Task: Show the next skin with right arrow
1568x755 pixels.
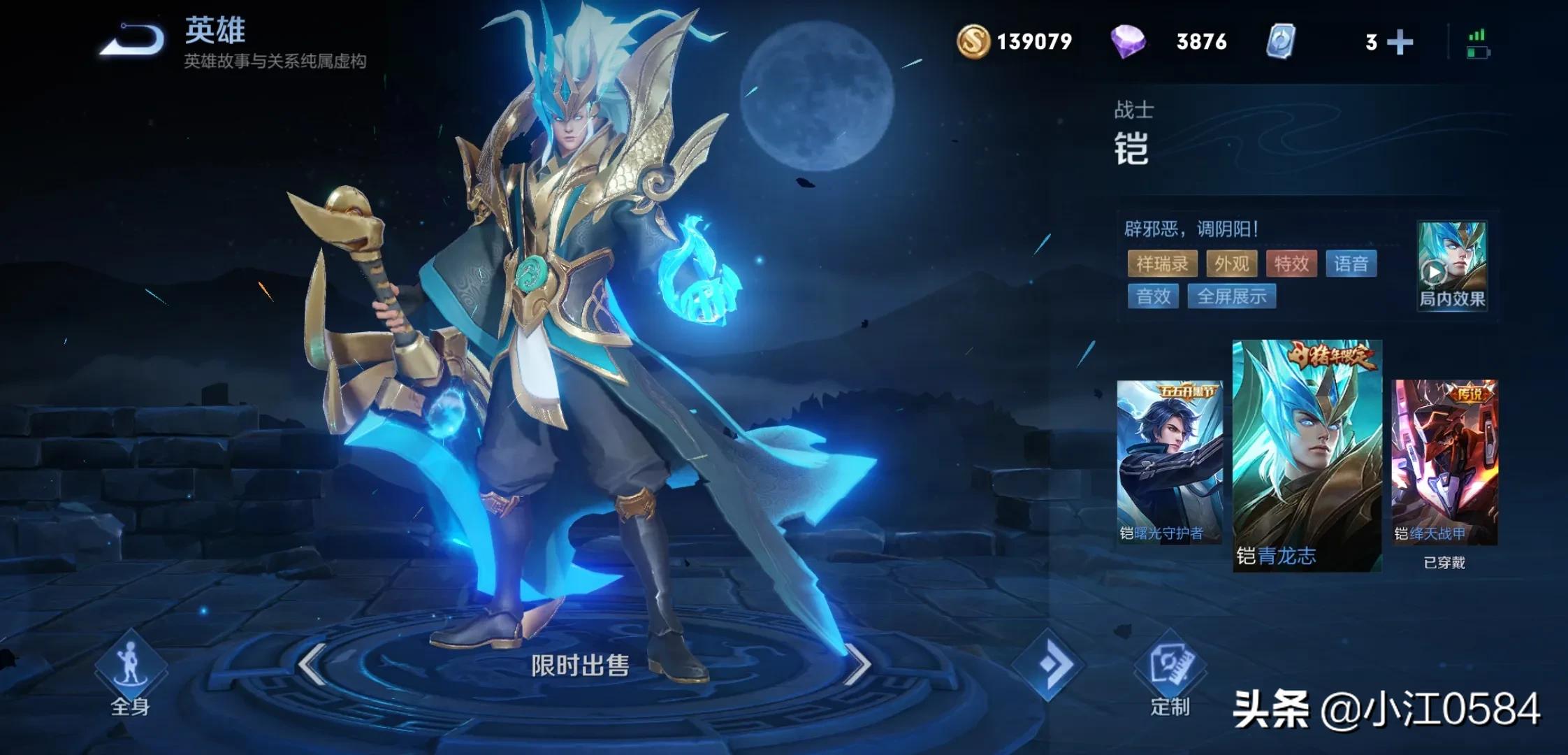Action: (857, 663)
